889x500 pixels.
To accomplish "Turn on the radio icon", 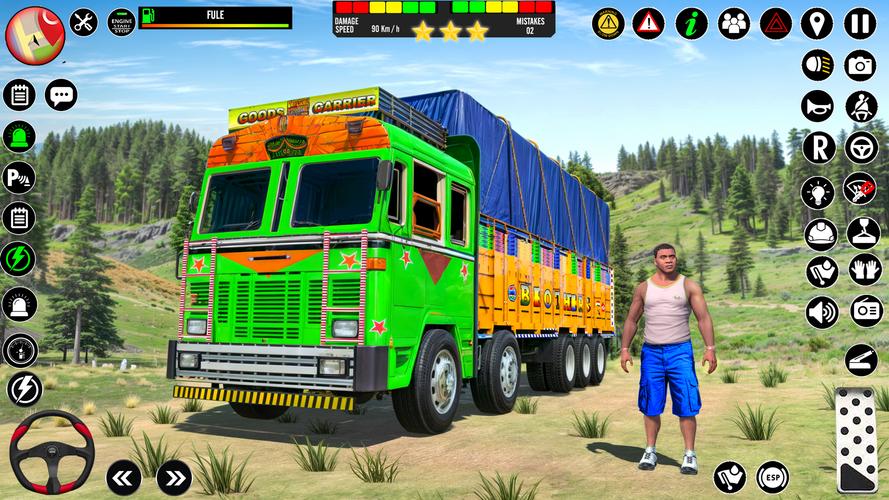I will [x=866, y=311].
